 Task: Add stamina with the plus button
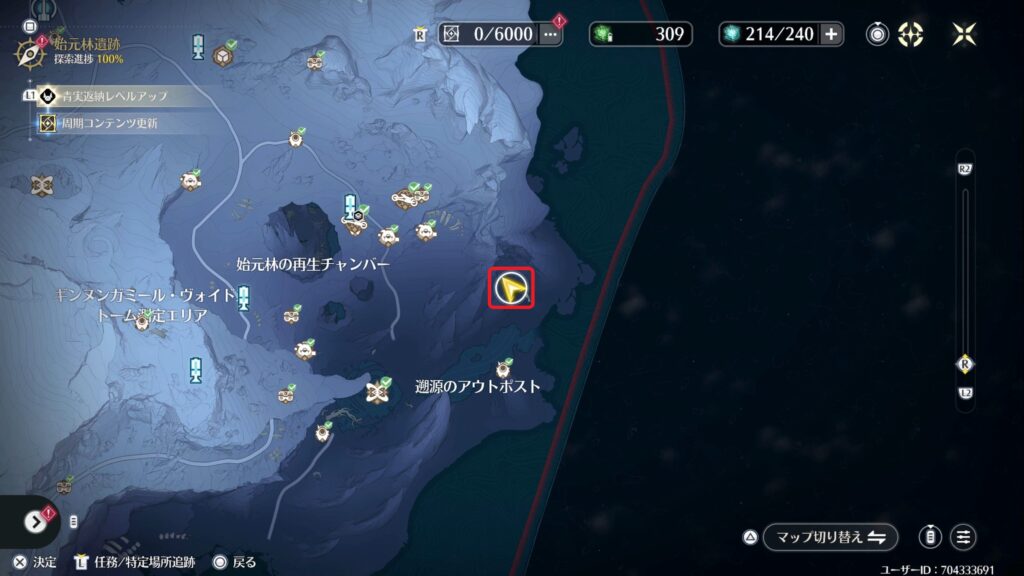point(832,34)
